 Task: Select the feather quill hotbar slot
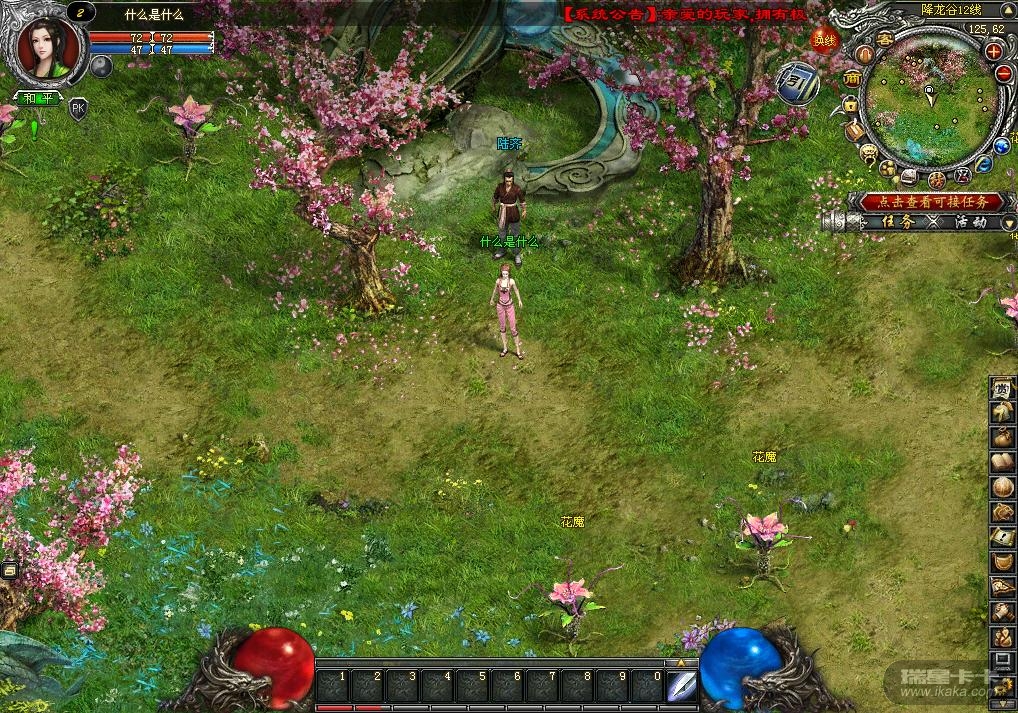click(x=682, y=685)
